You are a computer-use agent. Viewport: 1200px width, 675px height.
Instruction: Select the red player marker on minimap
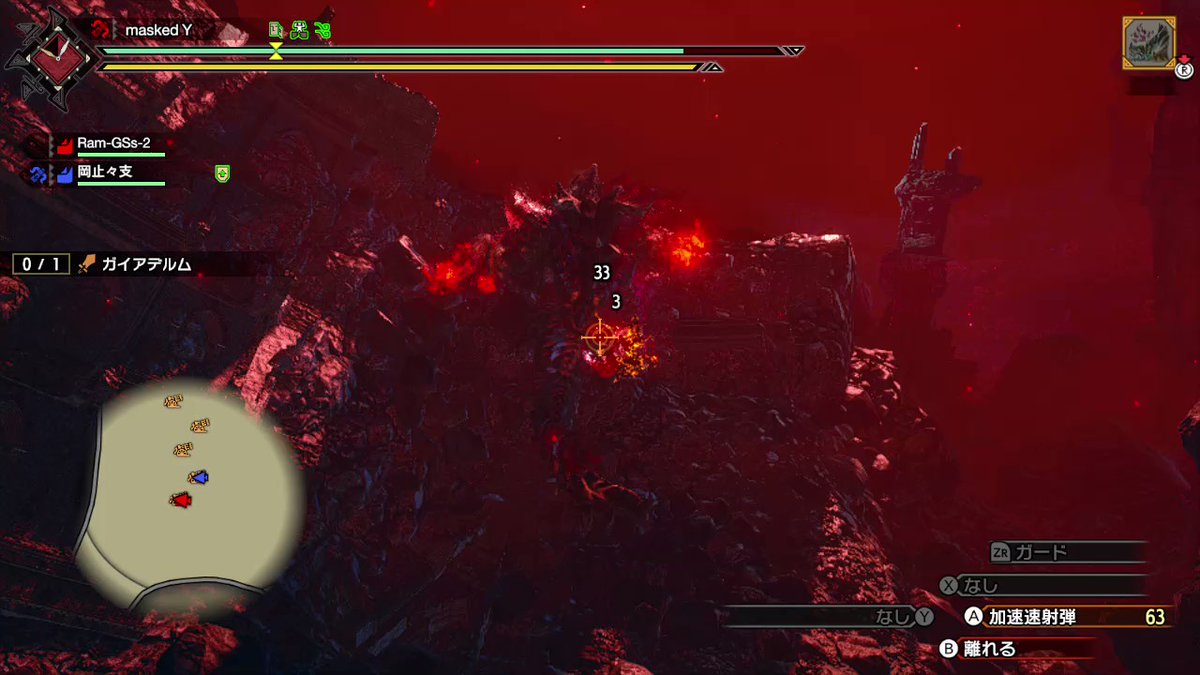(x=180, y=499)
